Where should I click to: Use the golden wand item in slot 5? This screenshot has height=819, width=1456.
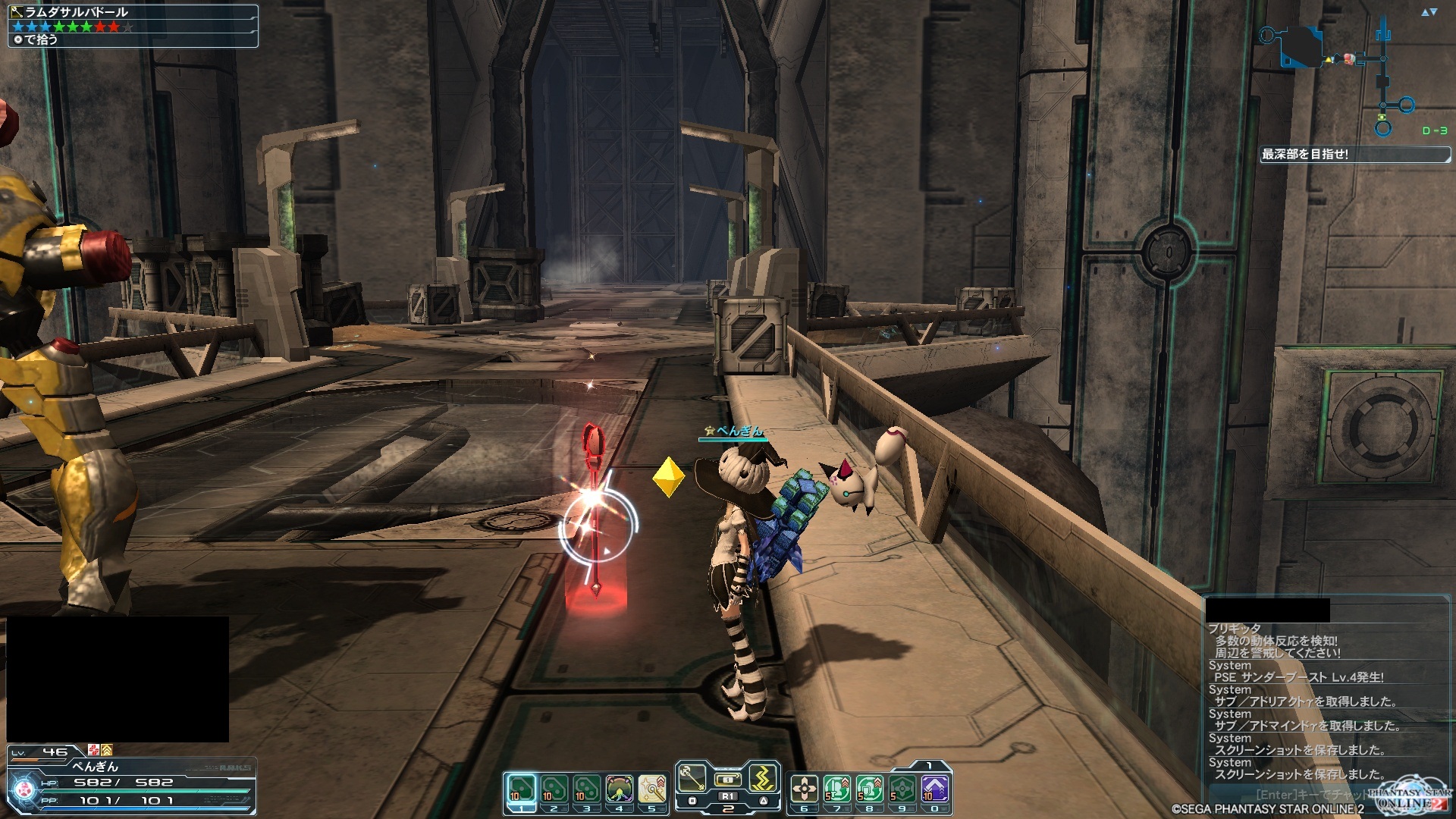point(652,789)
